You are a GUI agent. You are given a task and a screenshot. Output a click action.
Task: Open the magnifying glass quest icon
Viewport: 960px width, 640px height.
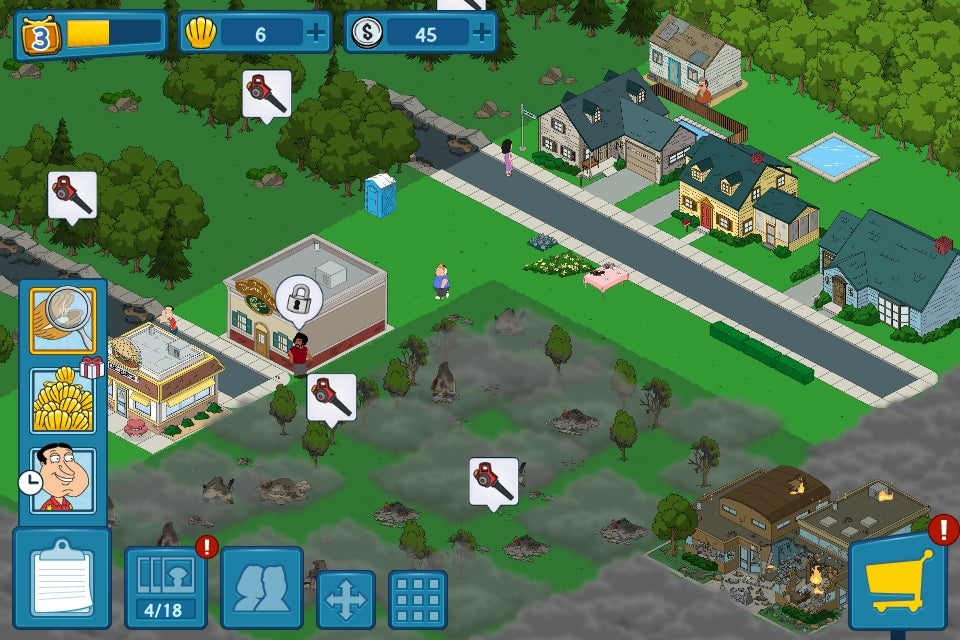click(62, 321)
